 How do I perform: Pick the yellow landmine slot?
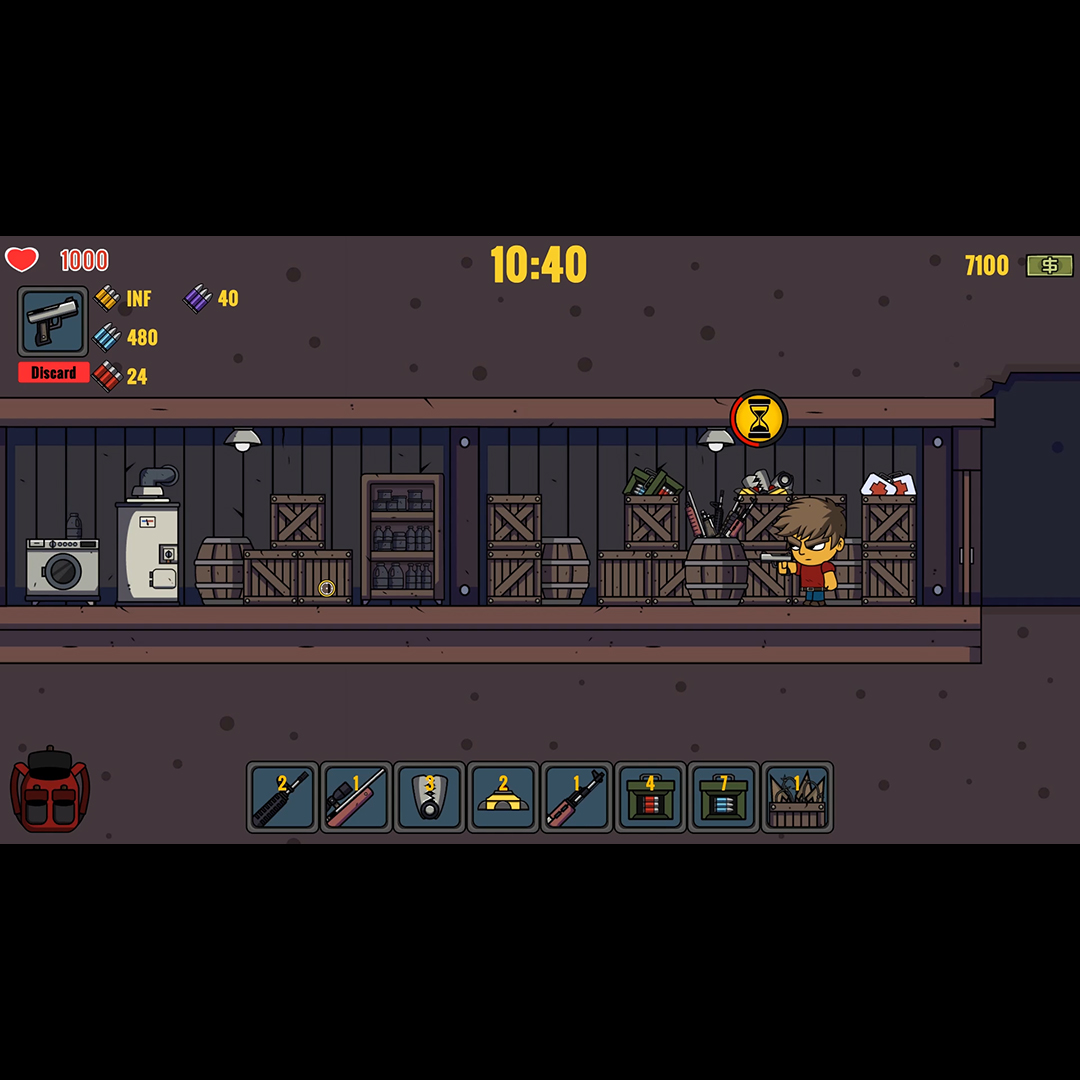click(x=503, y=797)
